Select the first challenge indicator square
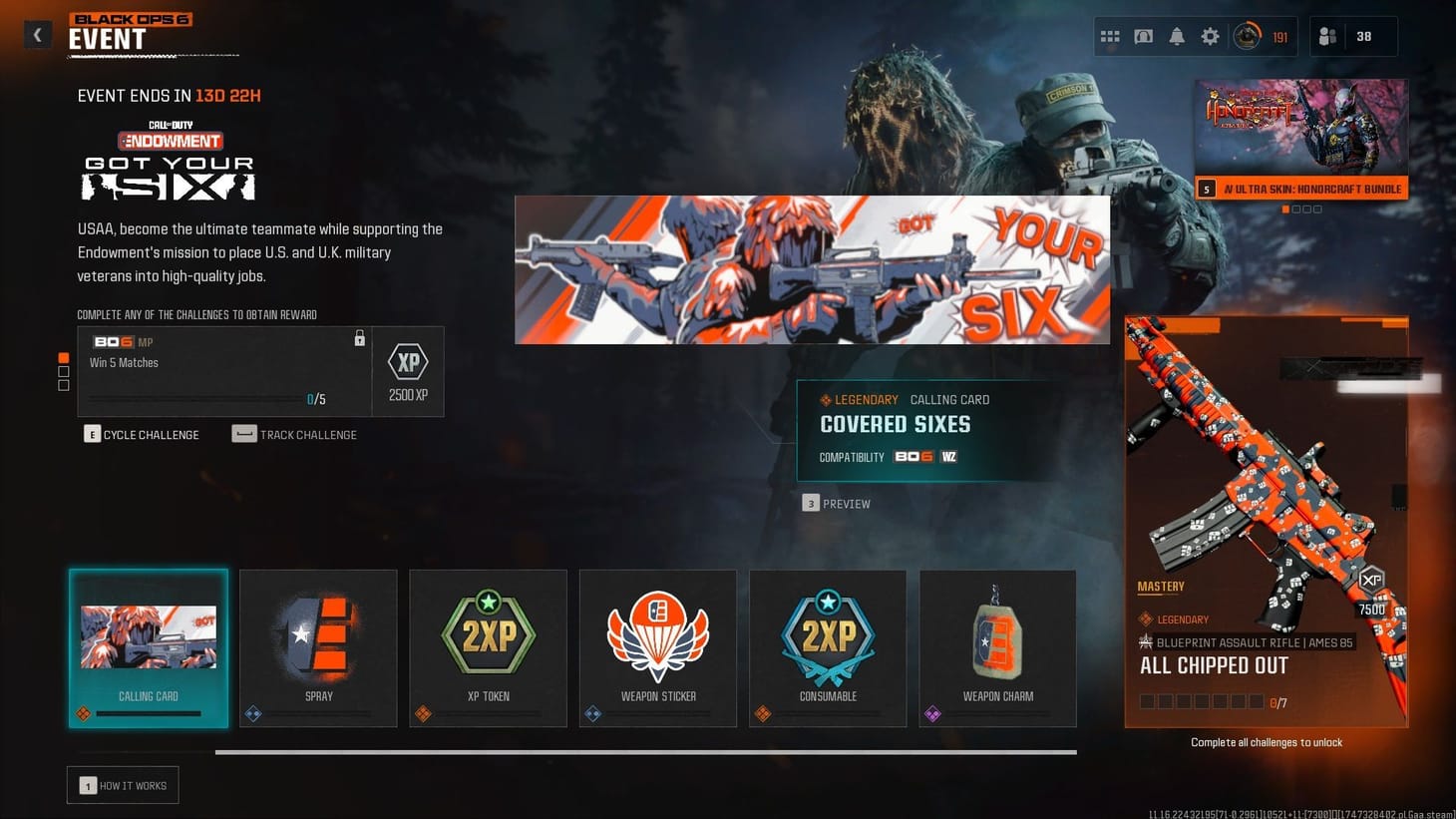This screenshot has width=1456, height=819. 63,357
